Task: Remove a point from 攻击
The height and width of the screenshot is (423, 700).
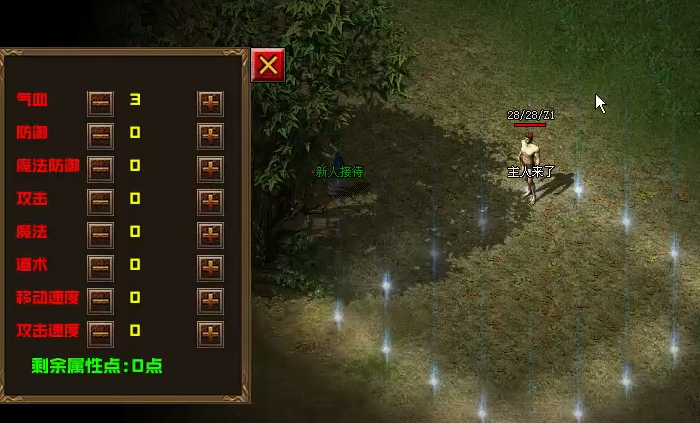Action: [101, 201]
